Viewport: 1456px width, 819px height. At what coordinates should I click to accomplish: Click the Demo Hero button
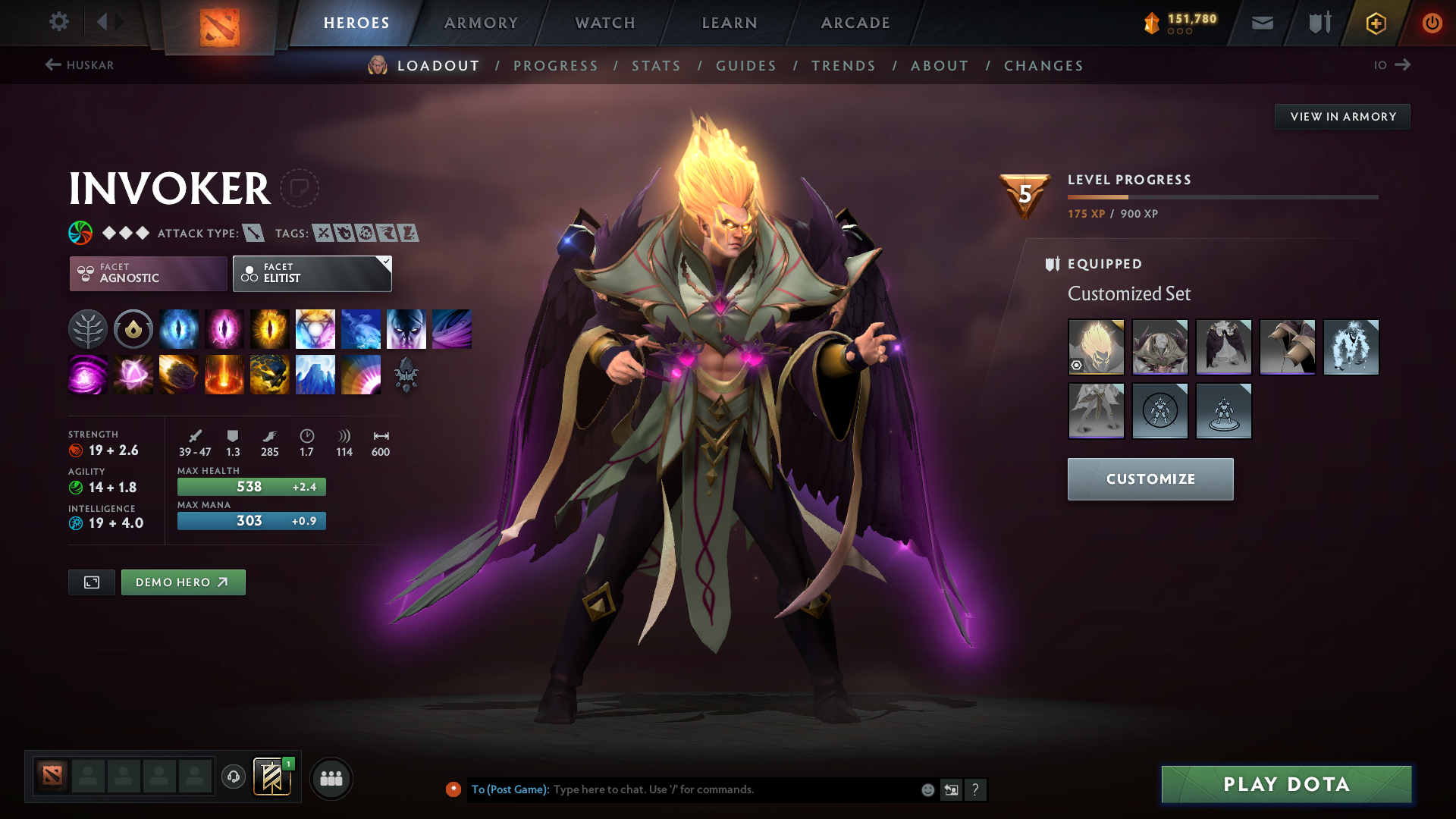click(183, 582)
